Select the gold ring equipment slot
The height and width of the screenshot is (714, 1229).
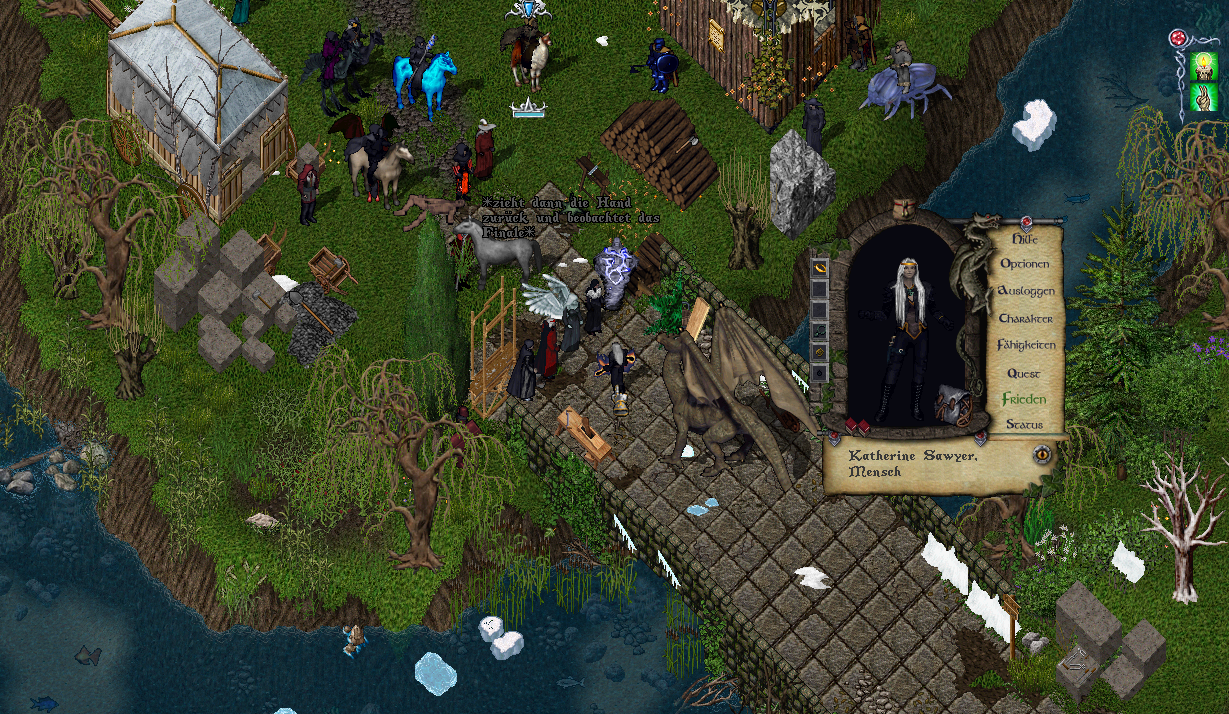click(x=820, y=268)
